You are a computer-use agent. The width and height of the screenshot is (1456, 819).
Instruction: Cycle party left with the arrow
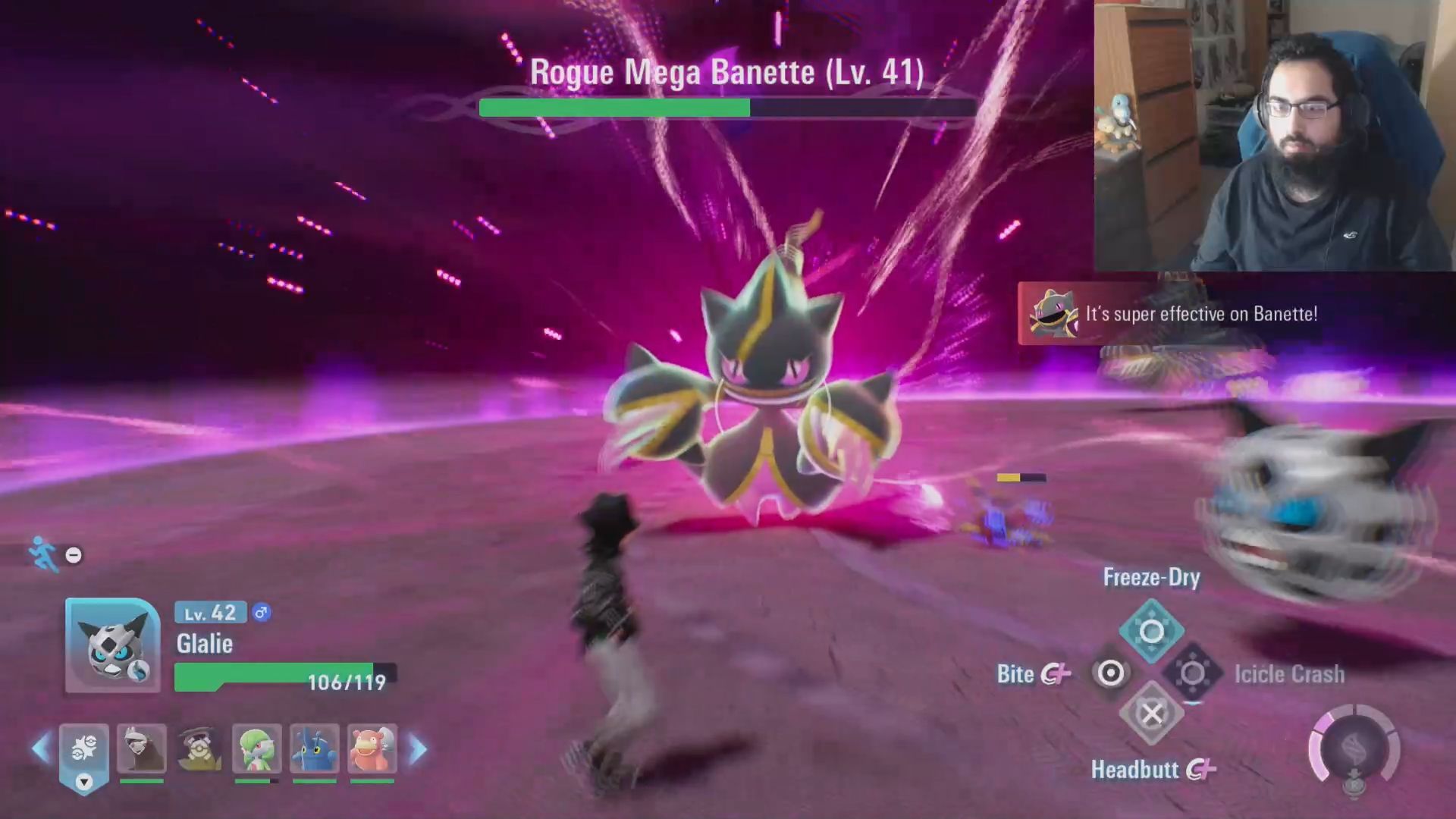tap(41, 749)
